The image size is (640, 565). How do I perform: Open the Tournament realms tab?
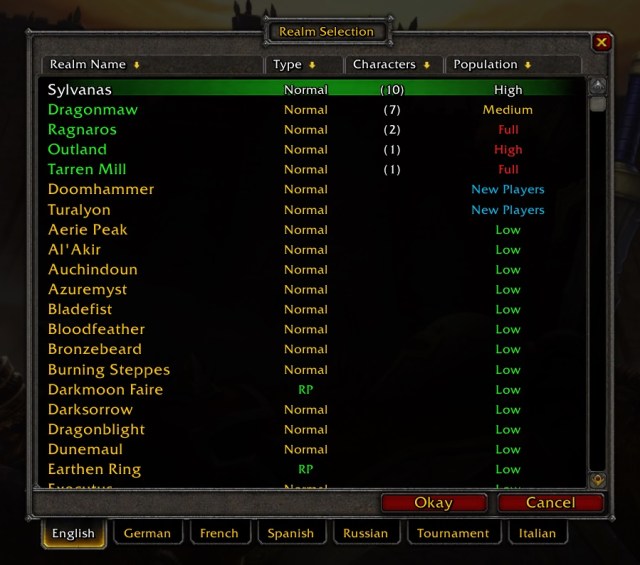click(x=453, y=533)
